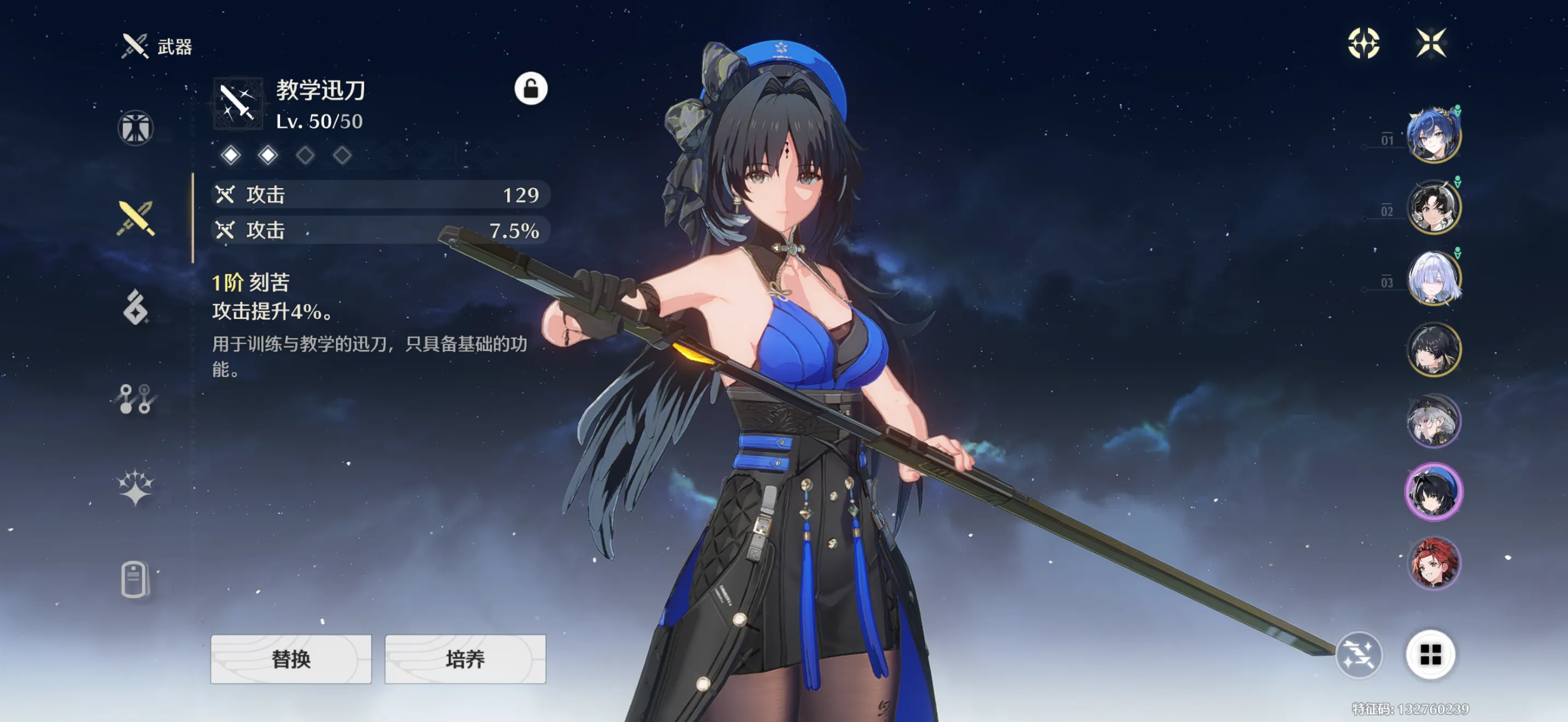
Task: Select the crossed sword weapon tab
Action: coord(136,218)
